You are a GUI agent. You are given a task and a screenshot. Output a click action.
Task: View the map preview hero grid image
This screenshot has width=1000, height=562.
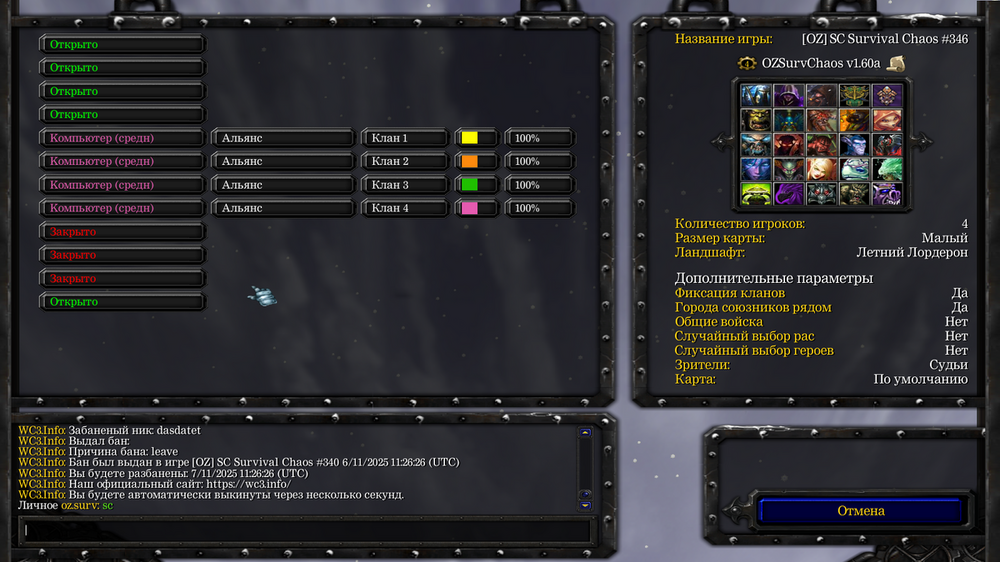coord(821,144)
